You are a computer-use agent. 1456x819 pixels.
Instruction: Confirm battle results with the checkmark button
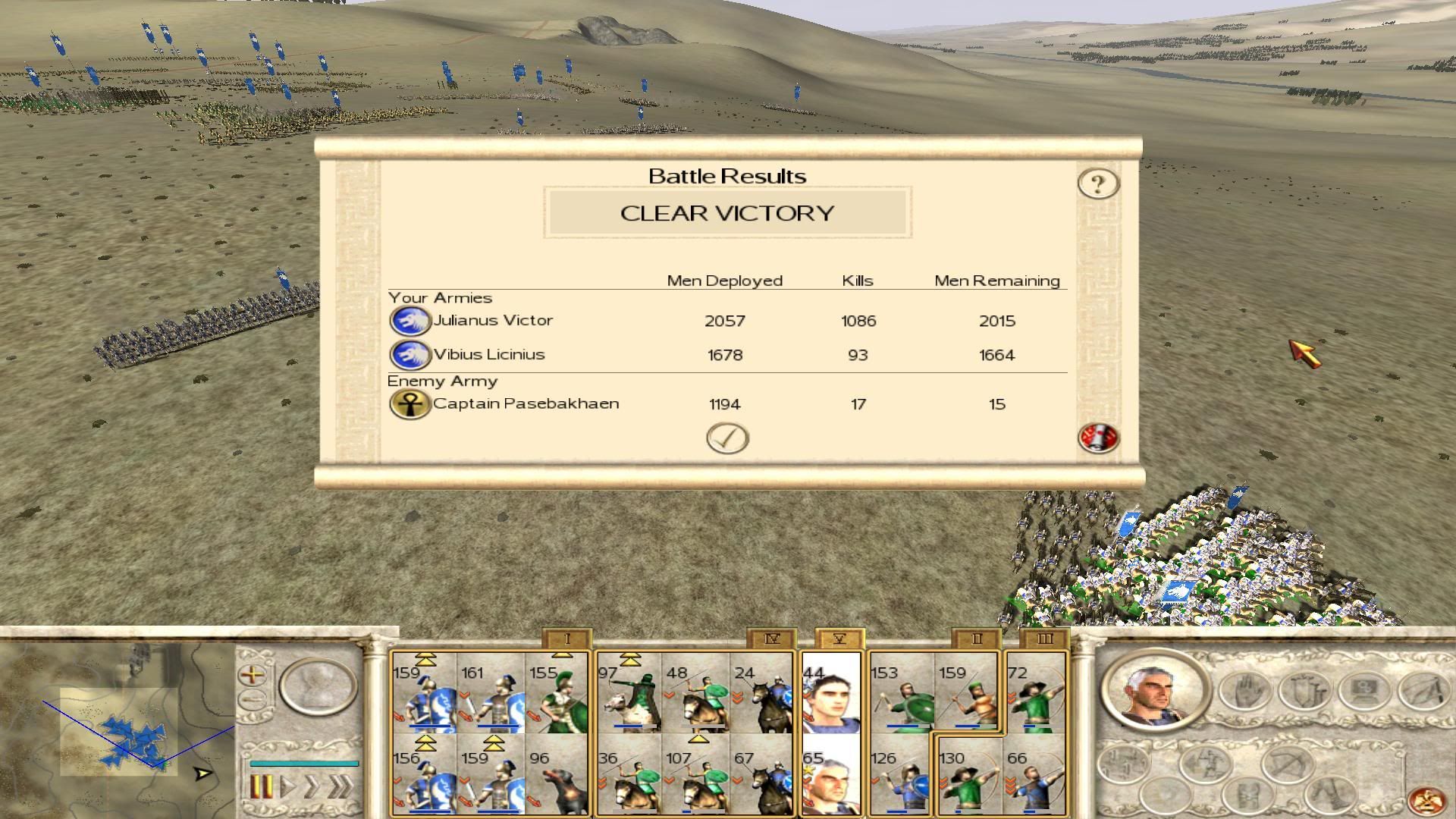727,438
